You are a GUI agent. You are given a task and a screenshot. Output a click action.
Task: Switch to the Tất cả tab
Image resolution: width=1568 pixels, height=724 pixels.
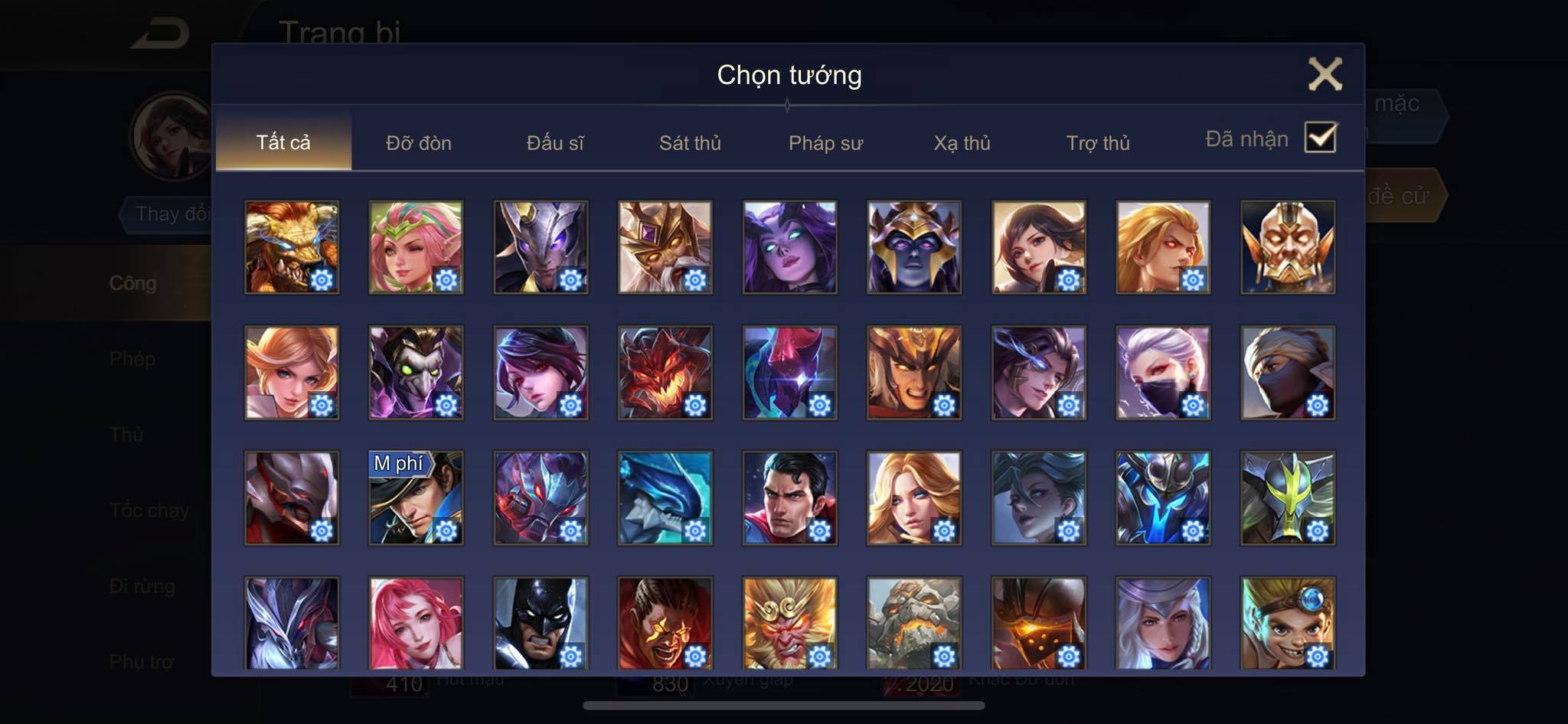click(x=283, y=142)
